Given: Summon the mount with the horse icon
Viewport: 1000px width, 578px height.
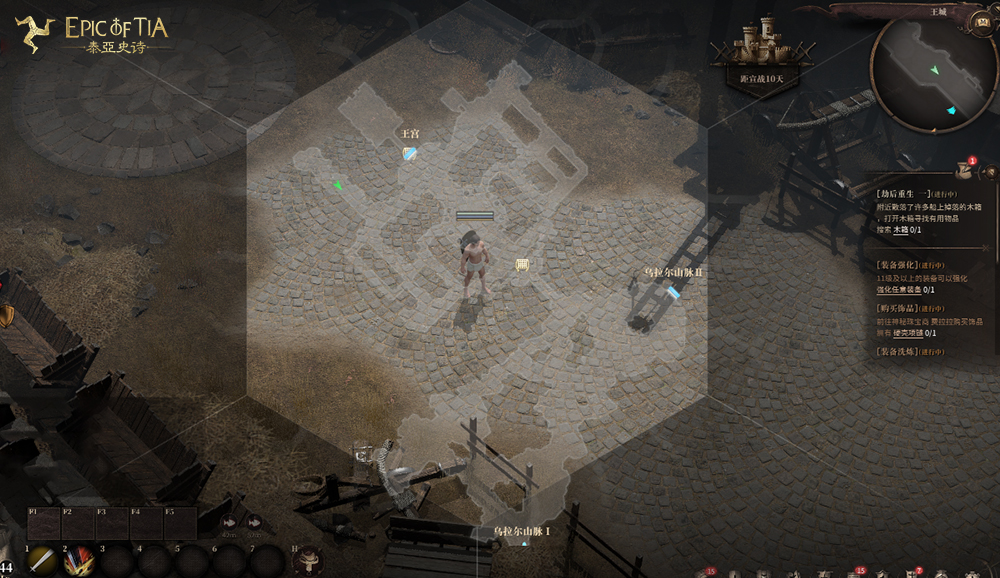Looking at the screenshot, I should point(306,560).
